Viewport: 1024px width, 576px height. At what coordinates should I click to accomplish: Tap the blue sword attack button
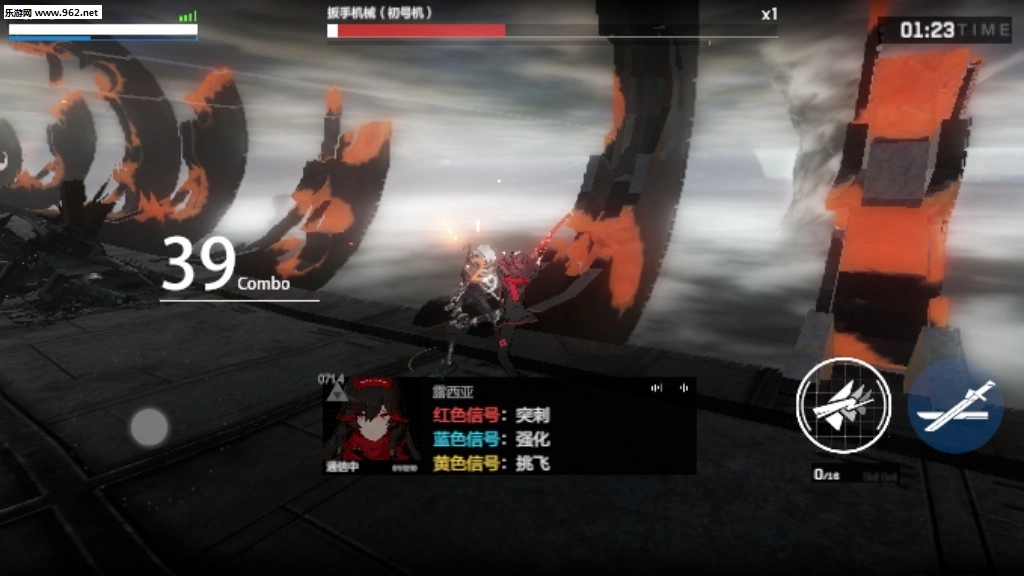coord(955,406)
